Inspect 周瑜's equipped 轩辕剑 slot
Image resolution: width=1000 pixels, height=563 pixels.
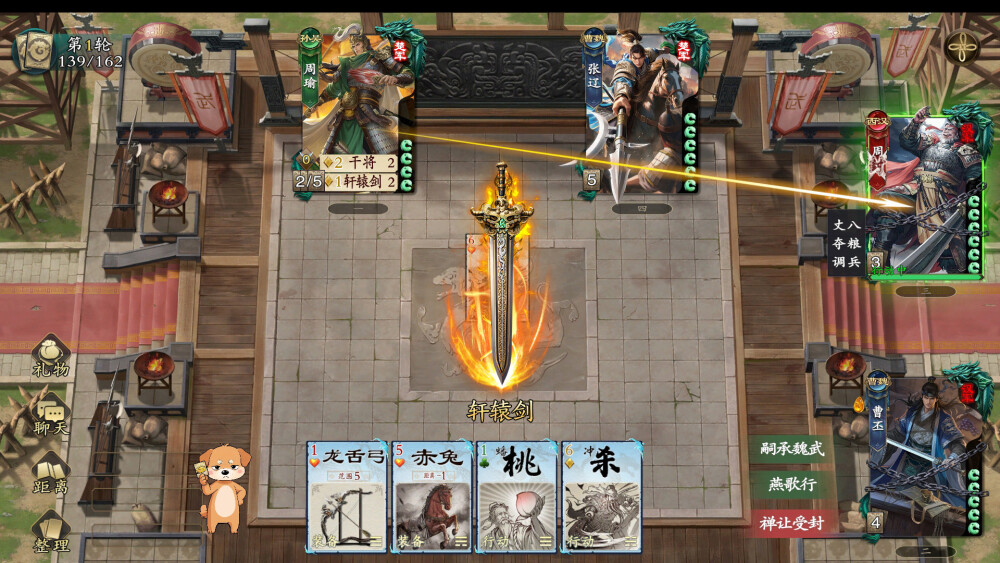pos(358,181)
